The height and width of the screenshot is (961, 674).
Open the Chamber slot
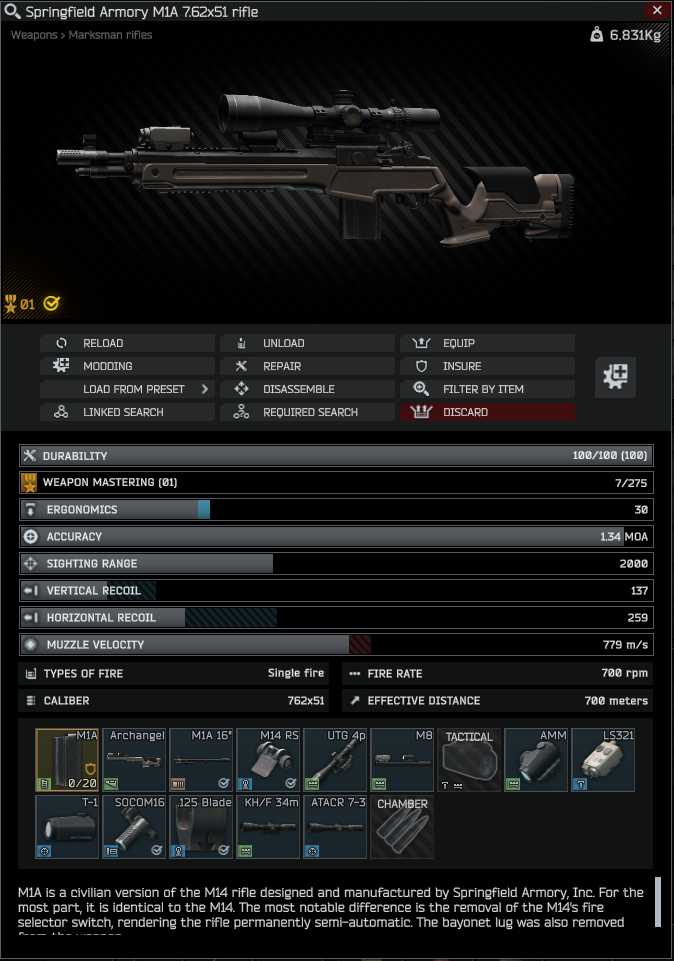pos(402,827)
